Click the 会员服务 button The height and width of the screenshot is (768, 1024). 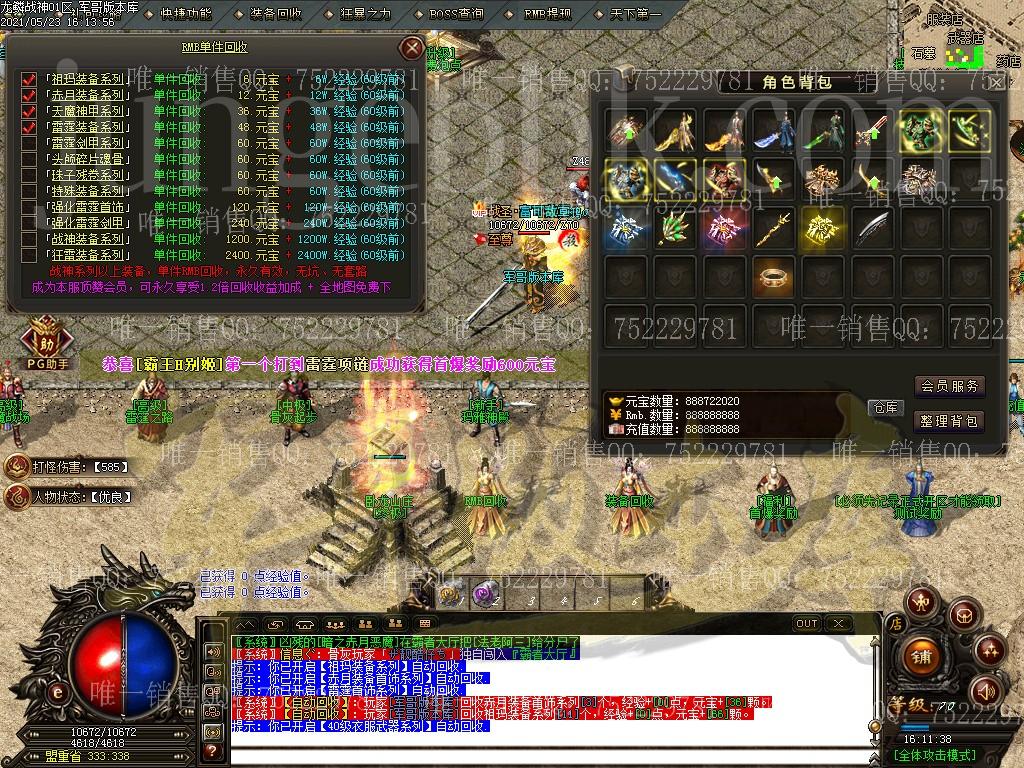point(949,386)
